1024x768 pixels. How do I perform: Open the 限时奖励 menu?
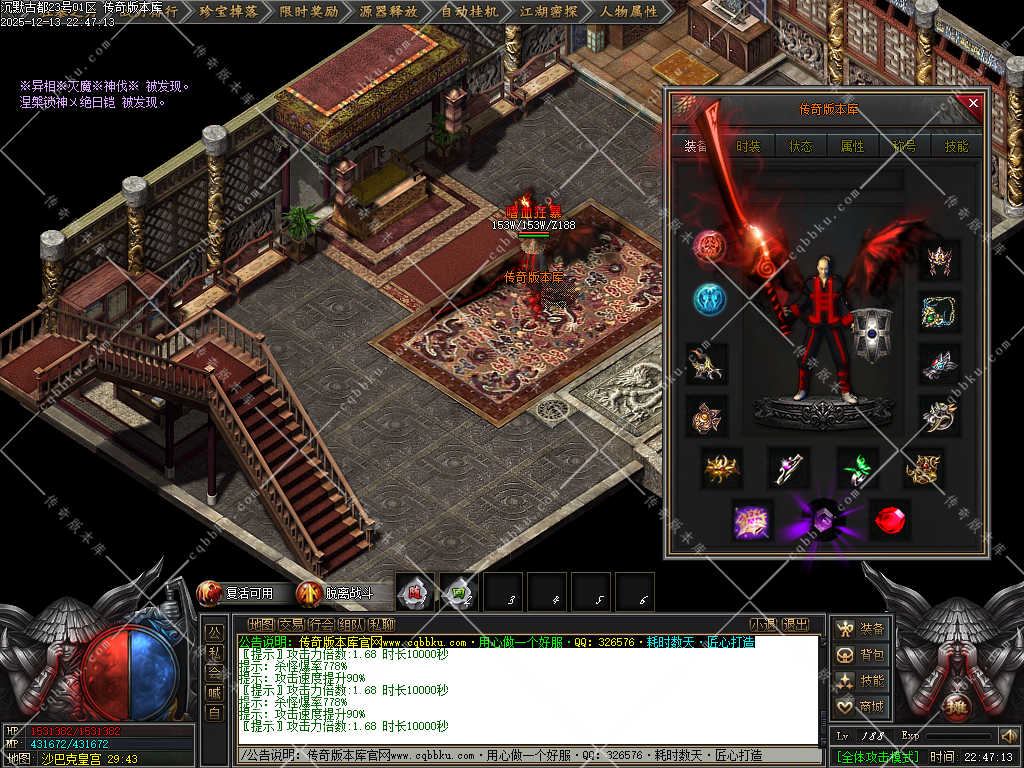[309, 12]
